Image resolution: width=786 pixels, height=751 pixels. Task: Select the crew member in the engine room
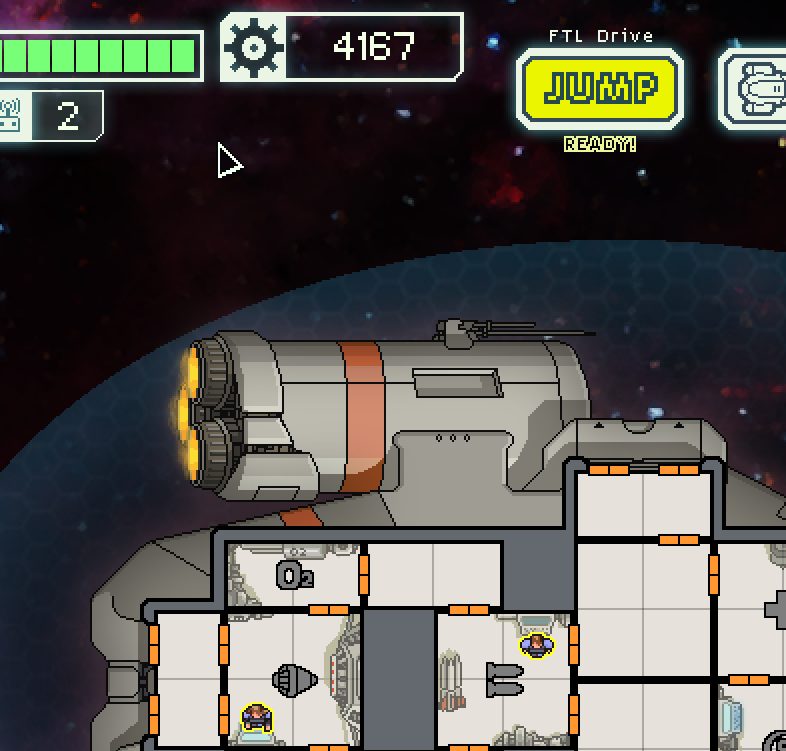pos(257,717)
